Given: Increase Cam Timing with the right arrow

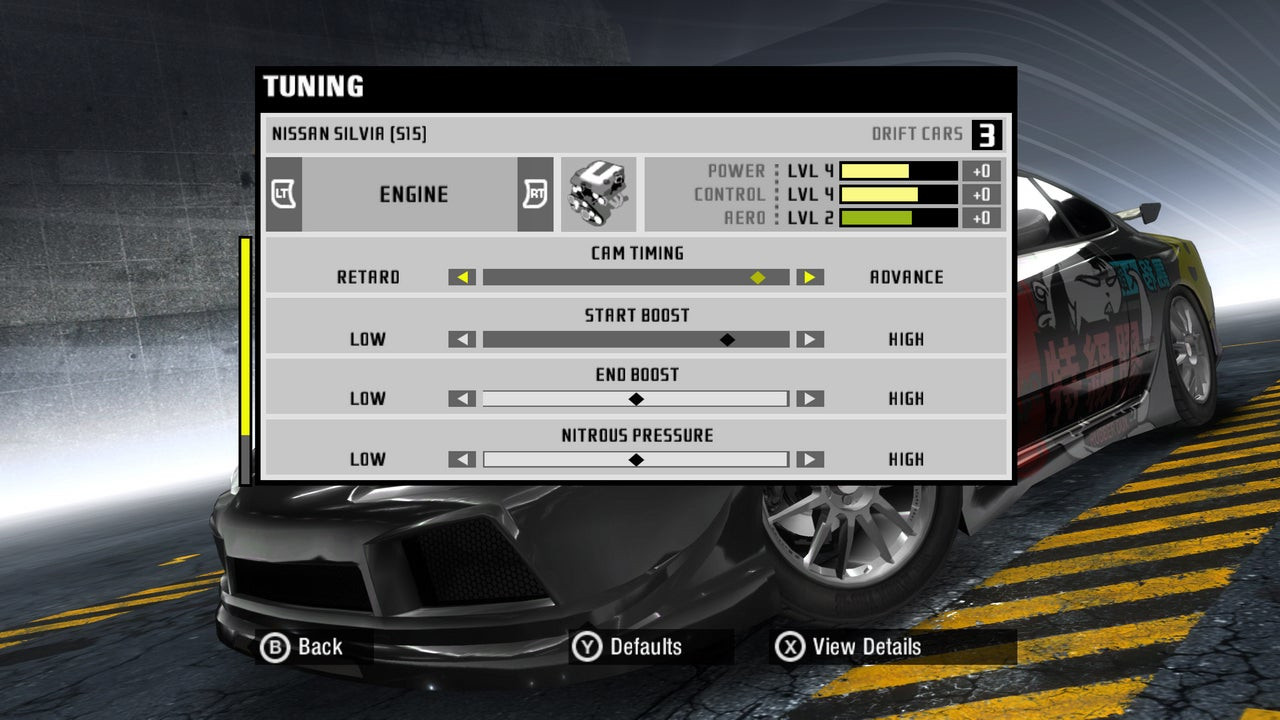Looking at the screenshot, I should [810, 277].
